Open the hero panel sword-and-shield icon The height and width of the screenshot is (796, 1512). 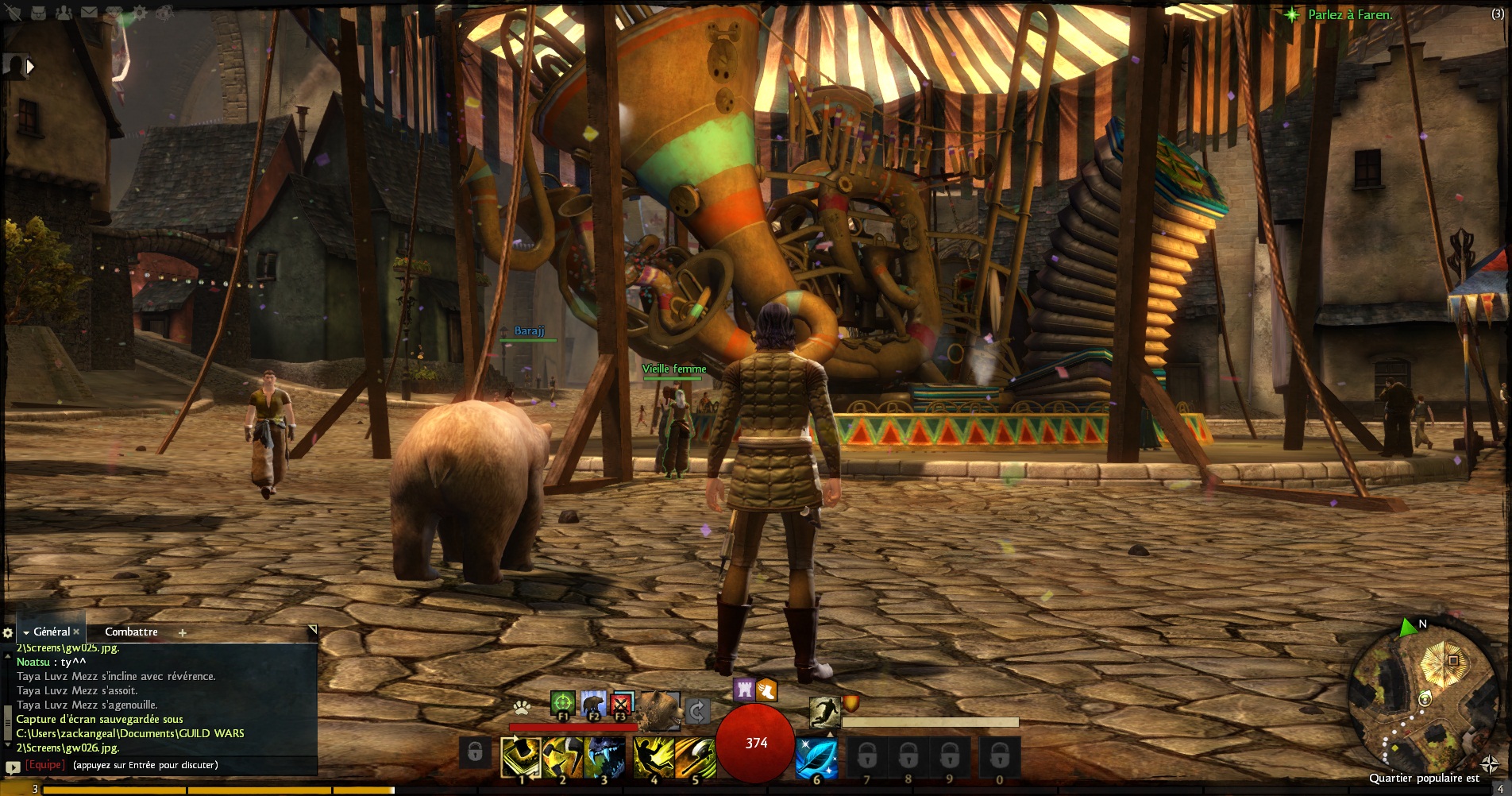[13, 12]
